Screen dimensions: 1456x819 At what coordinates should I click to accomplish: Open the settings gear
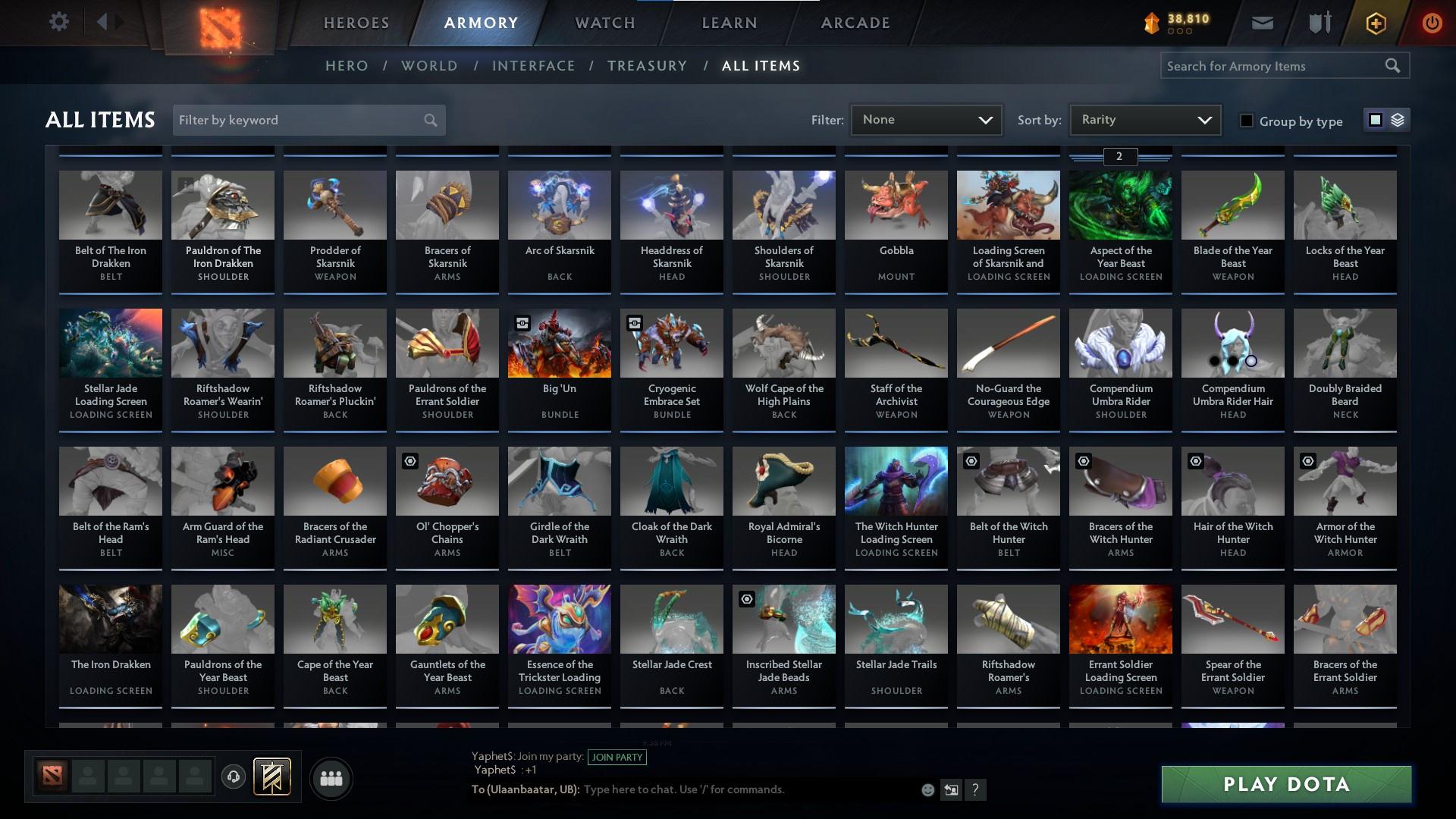click(x=59, y=21)
